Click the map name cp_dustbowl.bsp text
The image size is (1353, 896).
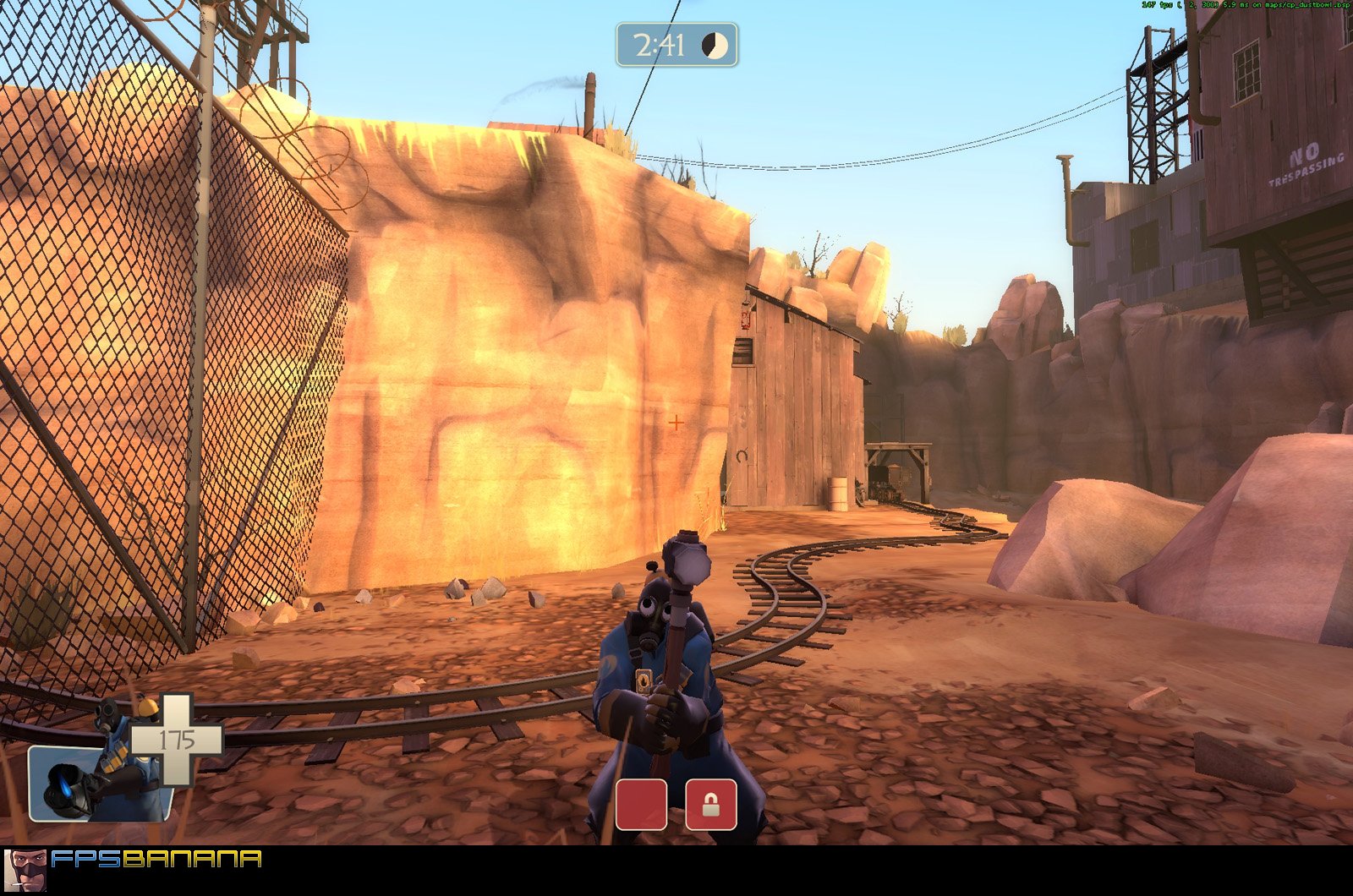(x=1306, y=4)
